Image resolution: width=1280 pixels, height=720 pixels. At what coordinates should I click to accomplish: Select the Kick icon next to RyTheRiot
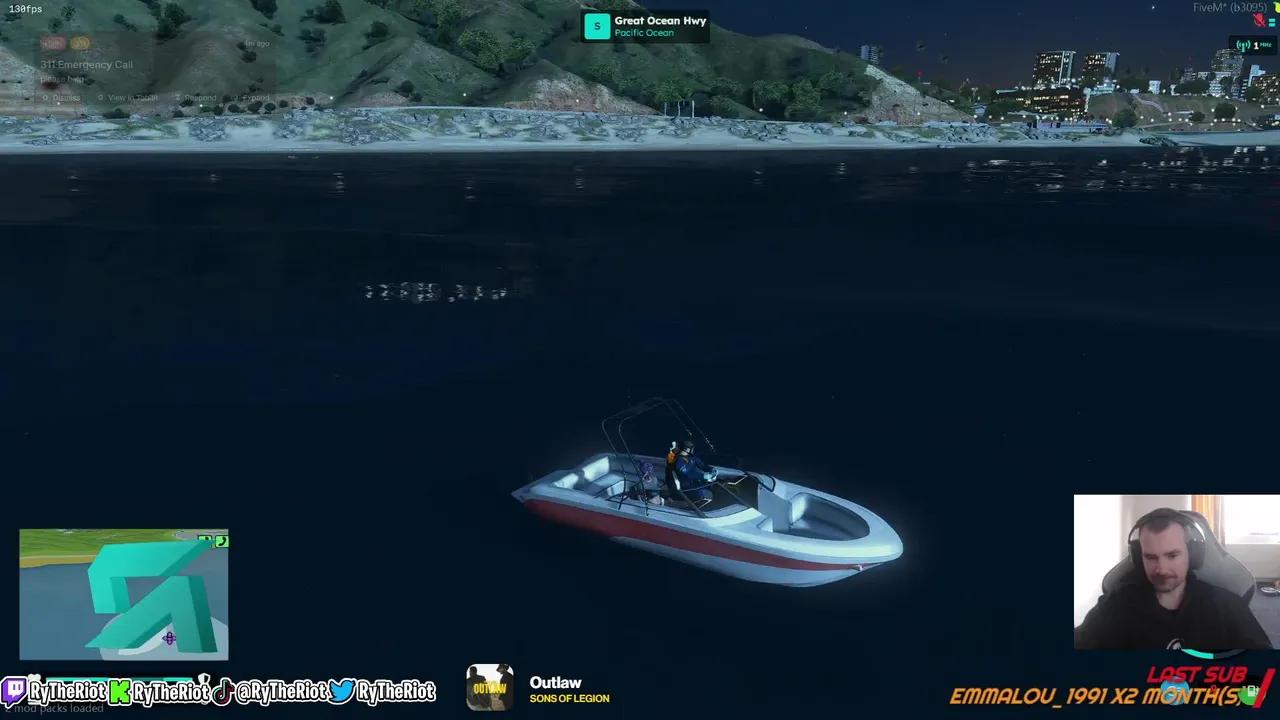(119, 692)
